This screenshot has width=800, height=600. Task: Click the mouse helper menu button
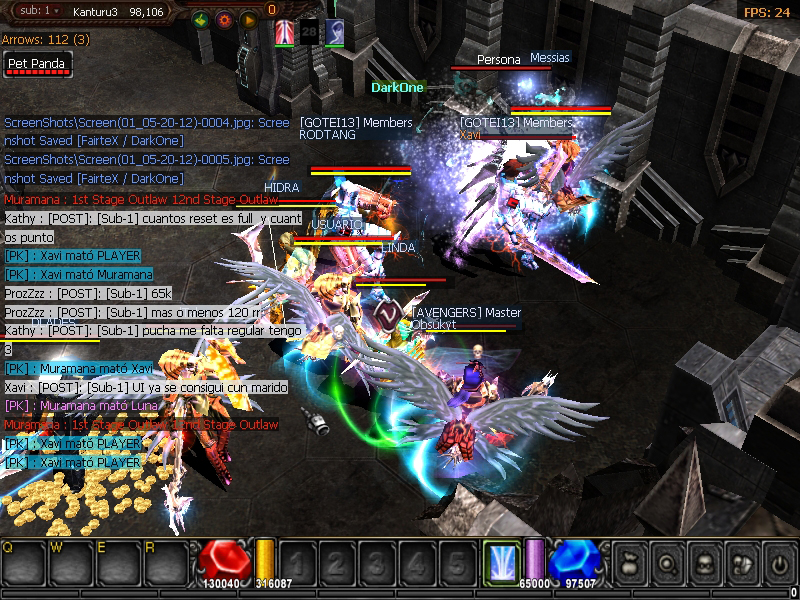pos(741,561)
